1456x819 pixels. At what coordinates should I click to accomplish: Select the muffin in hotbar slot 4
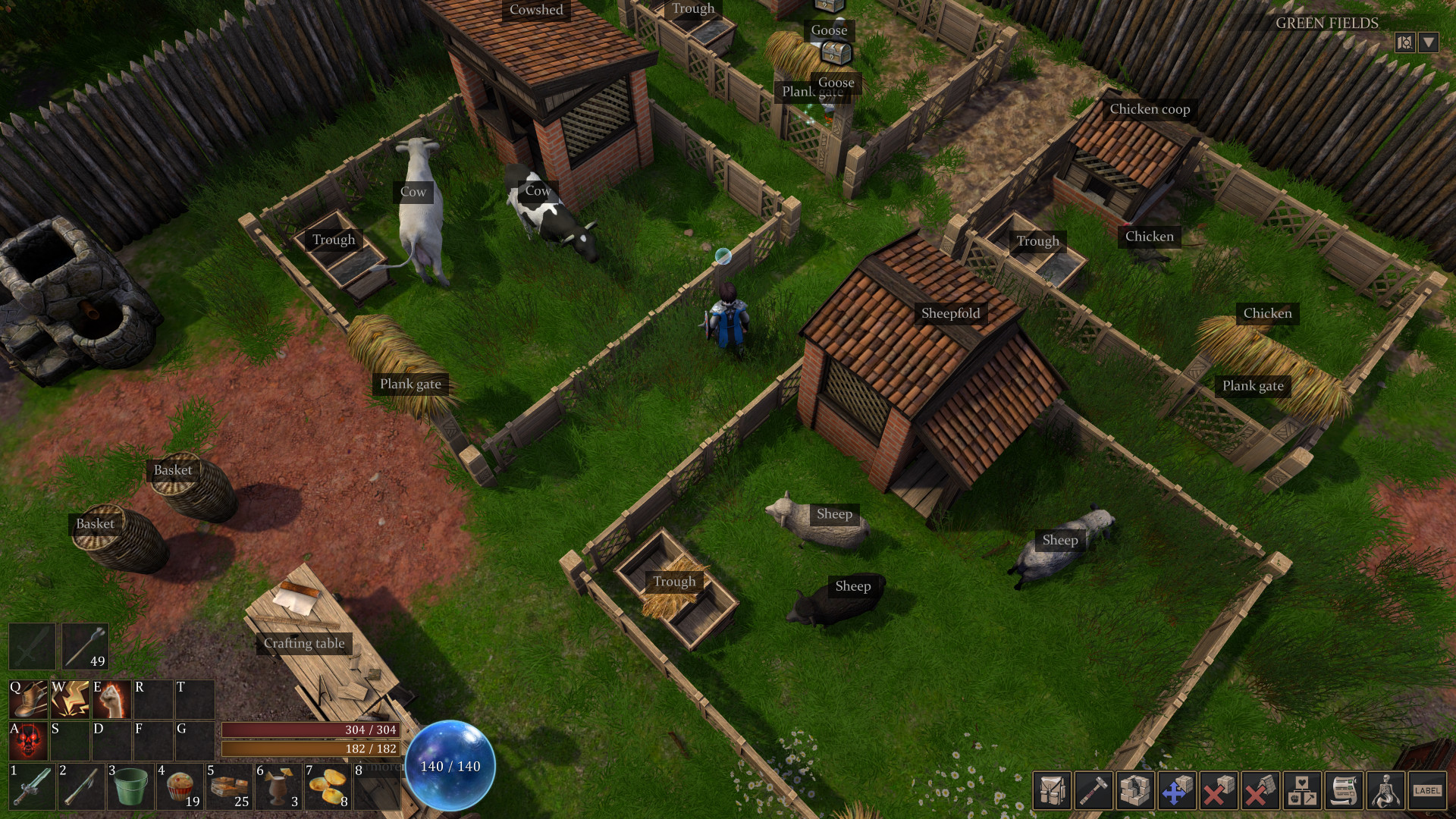(x=180, y=789)
